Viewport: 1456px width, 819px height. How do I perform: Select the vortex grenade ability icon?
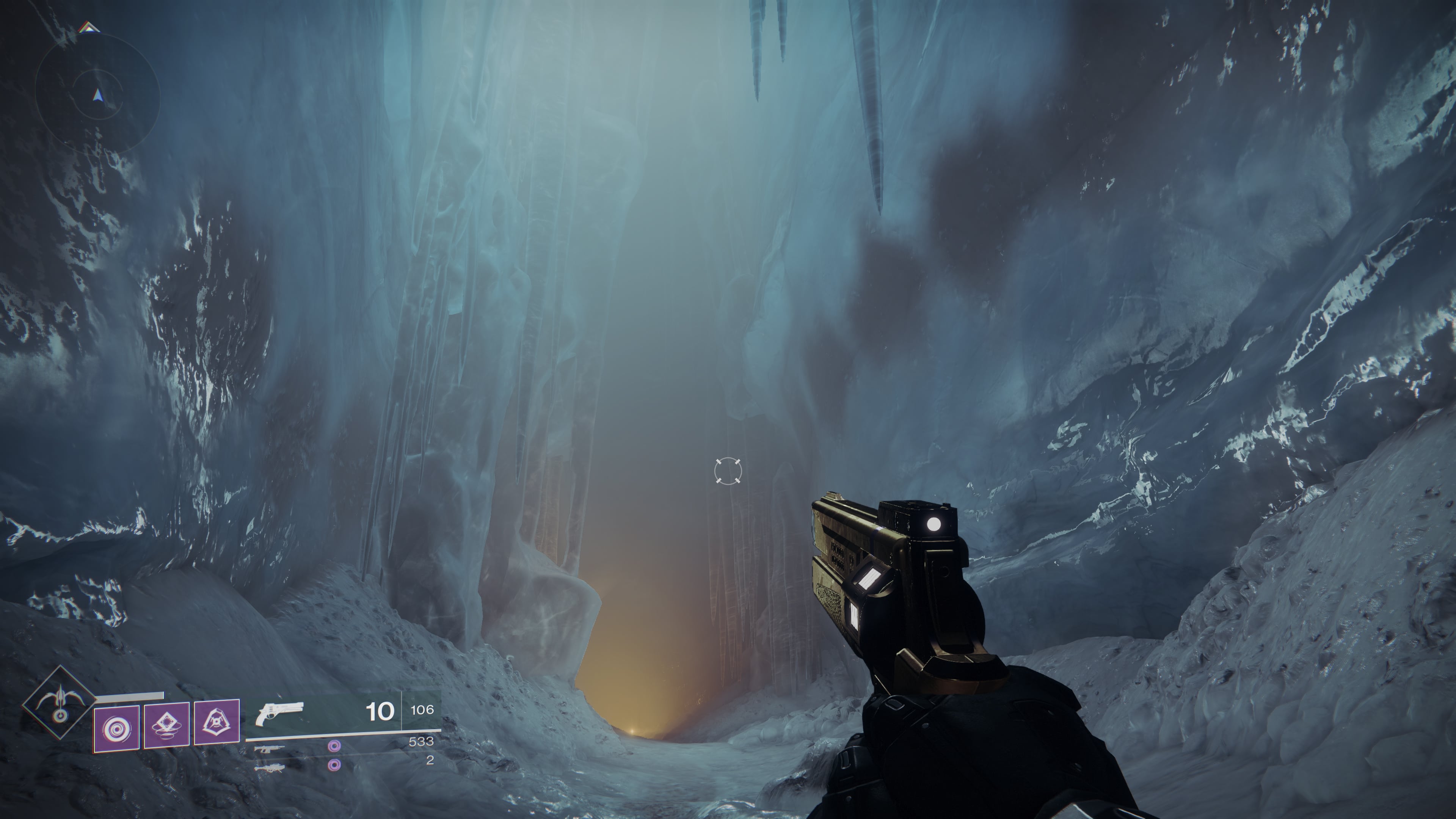tap(116, 728)
